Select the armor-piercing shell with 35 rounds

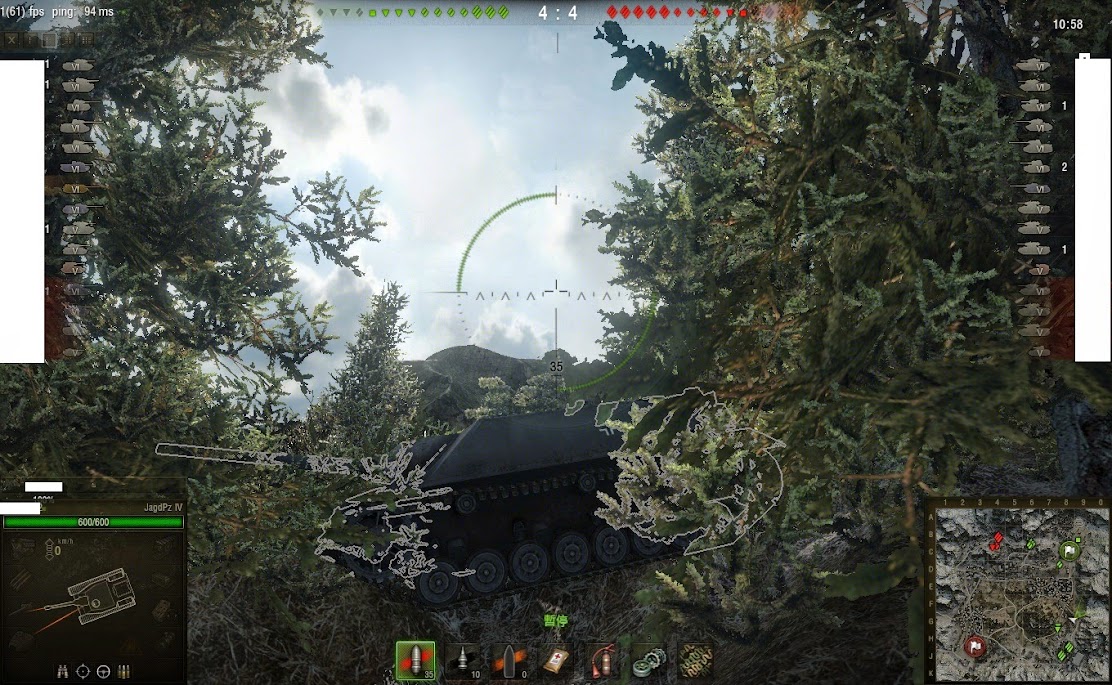point(415,661)
